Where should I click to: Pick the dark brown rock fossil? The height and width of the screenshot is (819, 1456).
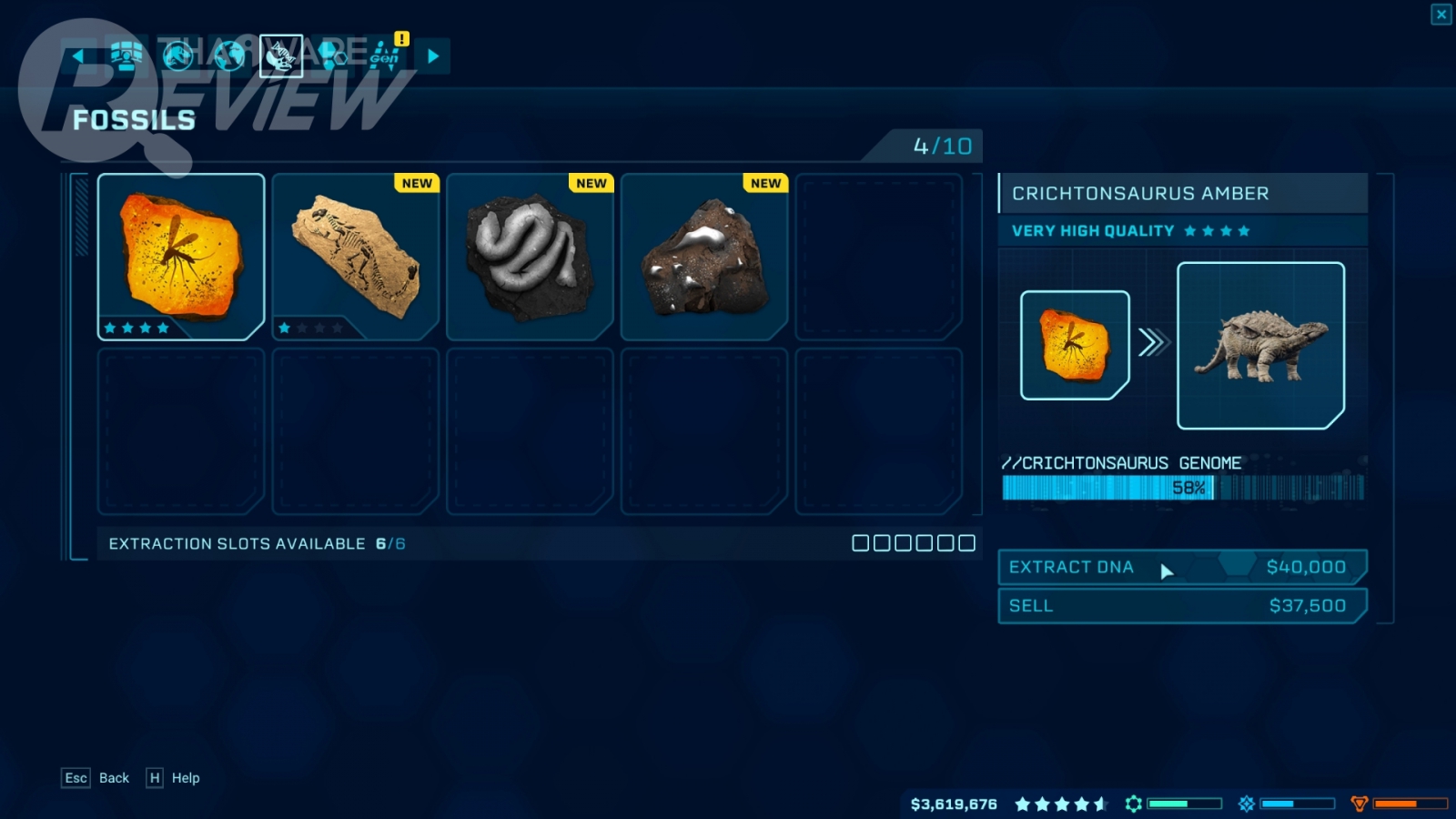[x=704, y=257]
